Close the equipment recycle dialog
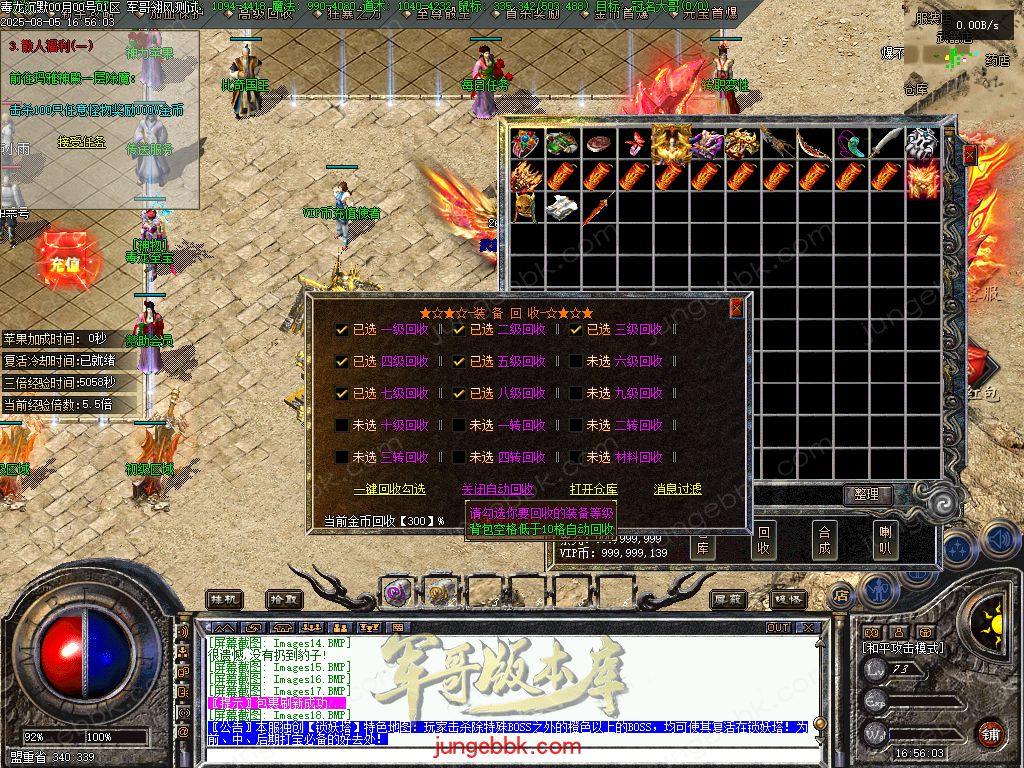Screen dimensions: 1024x768 (737, 308)
